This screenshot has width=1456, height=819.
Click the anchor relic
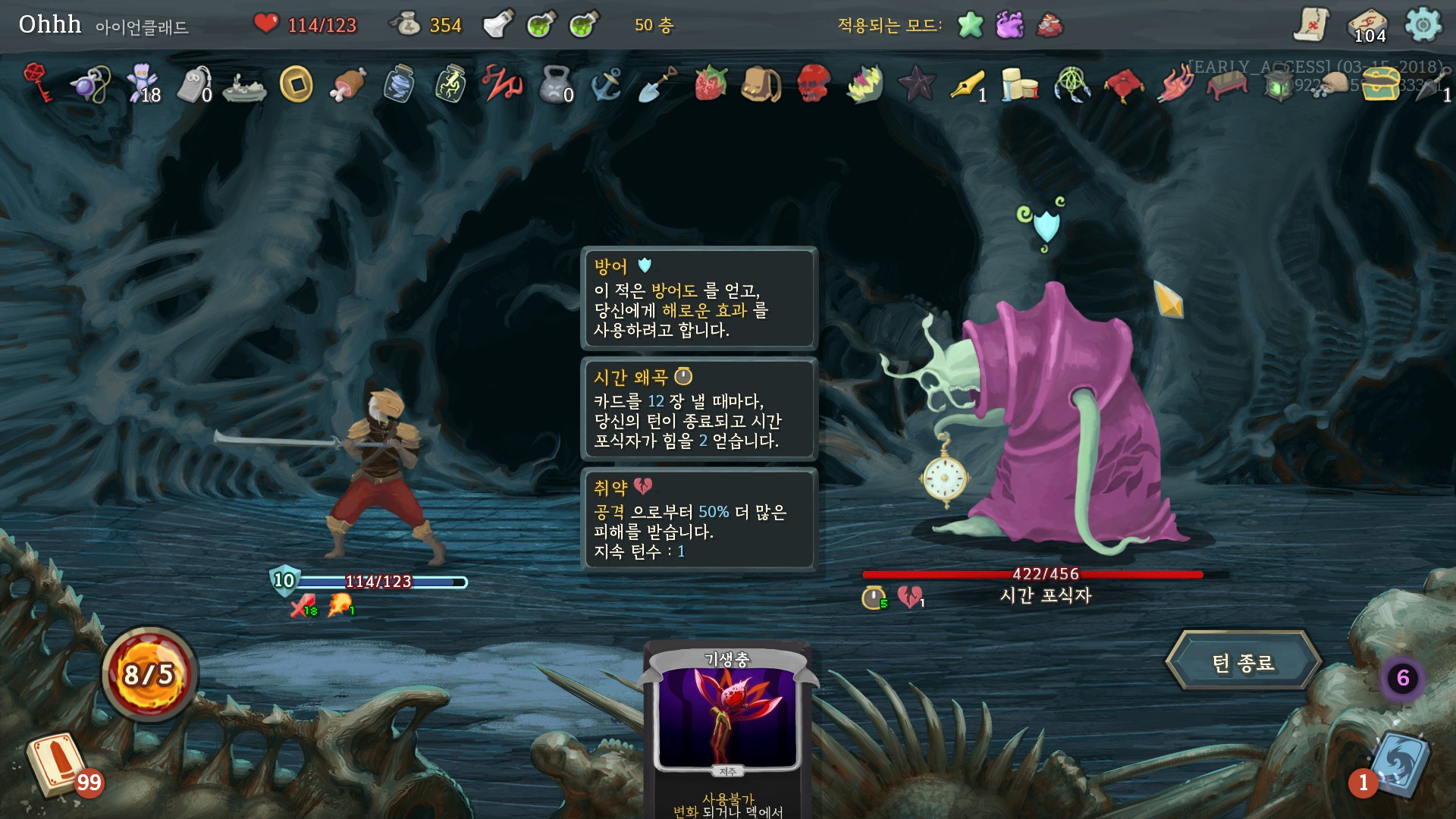607,83
